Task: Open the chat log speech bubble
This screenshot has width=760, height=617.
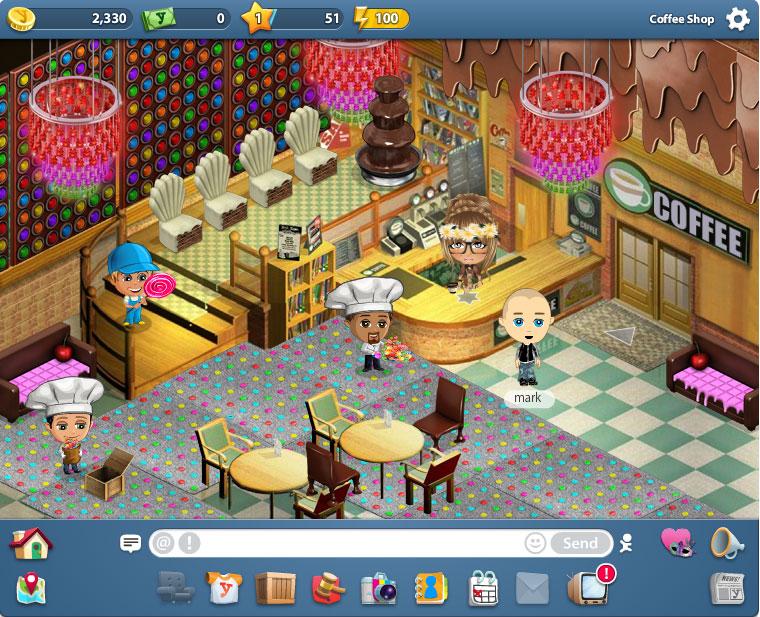Action: click(130, 543)
